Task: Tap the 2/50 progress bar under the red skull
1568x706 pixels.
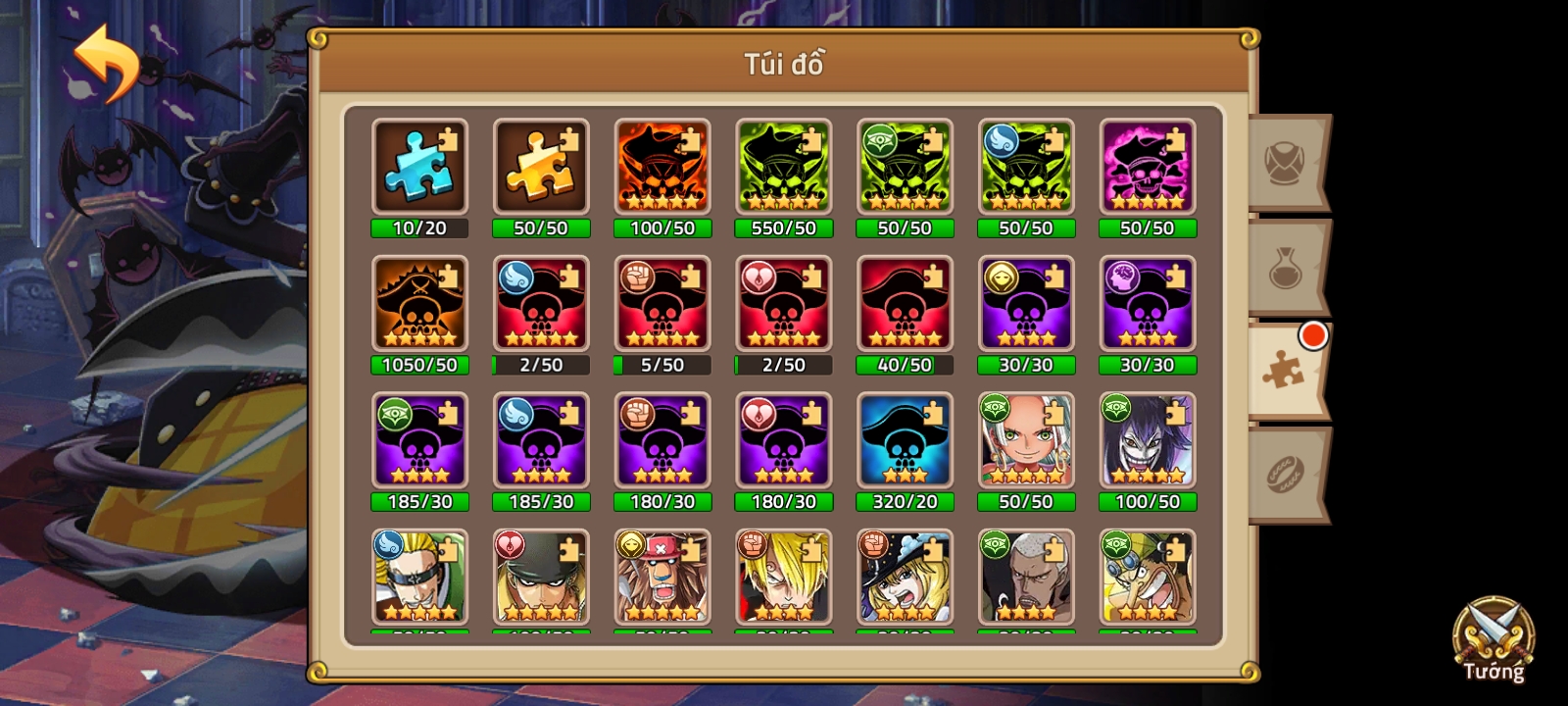Action: click(541, 366)
